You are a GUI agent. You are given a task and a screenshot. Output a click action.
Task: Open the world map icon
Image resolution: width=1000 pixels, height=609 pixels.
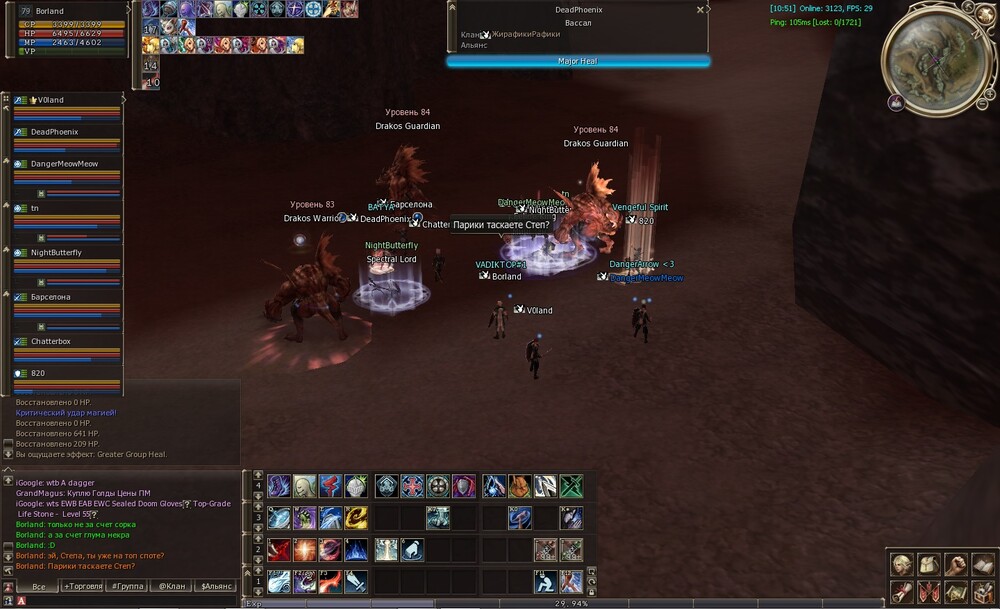click(954, 592)
